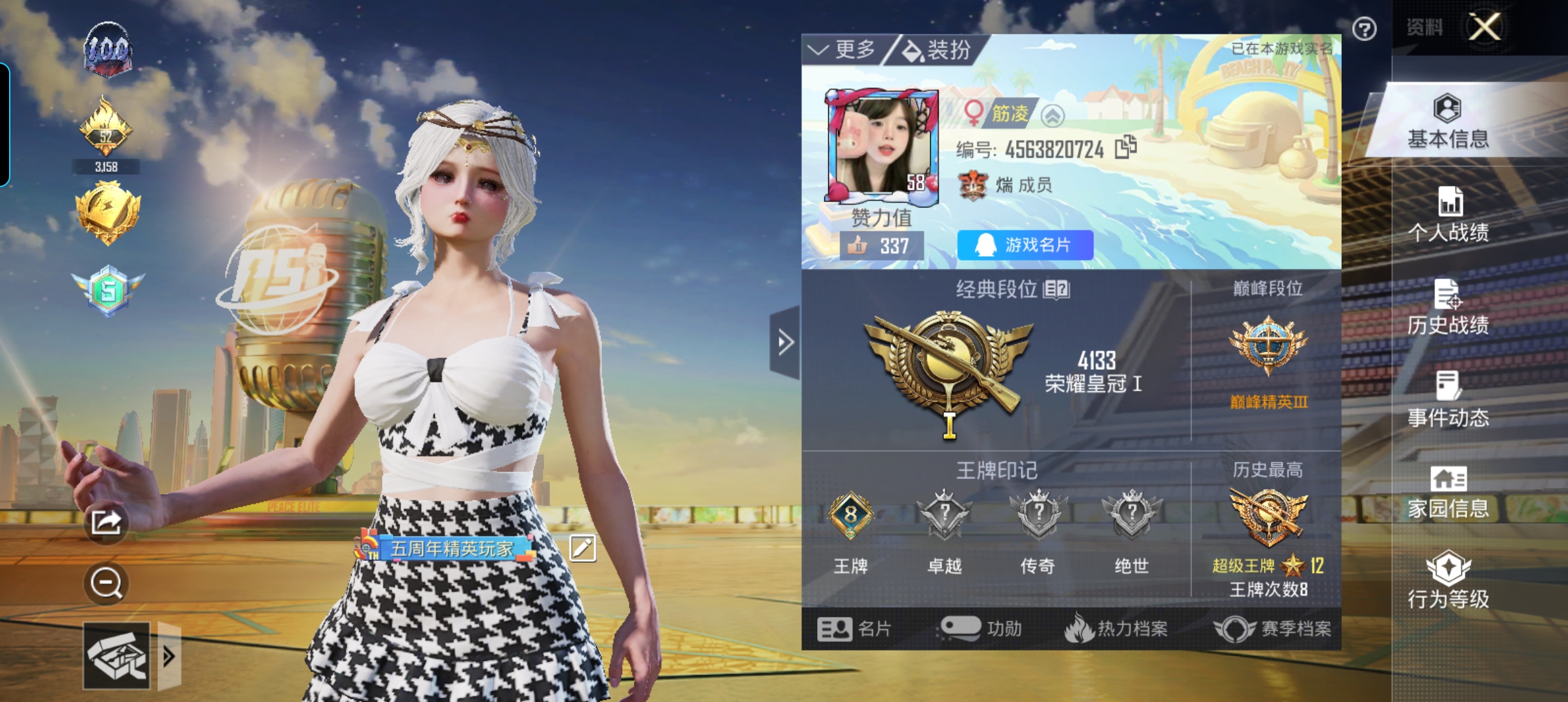Viewport: 1568px width, 702px height.
Task: Switch to 基本信息 tab
Action: [x=1448, y=122]
